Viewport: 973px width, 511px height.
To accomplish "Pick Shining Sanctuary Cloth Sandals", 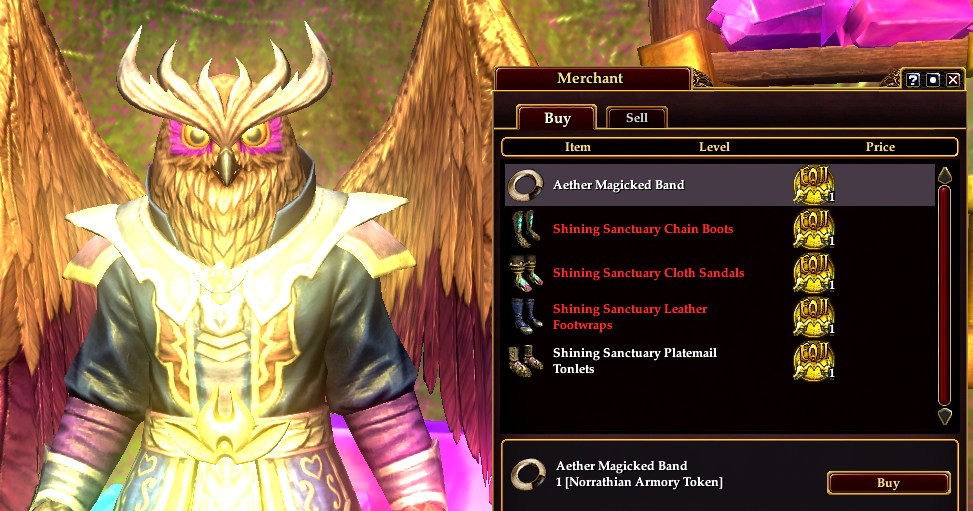I will click(648, 273).
